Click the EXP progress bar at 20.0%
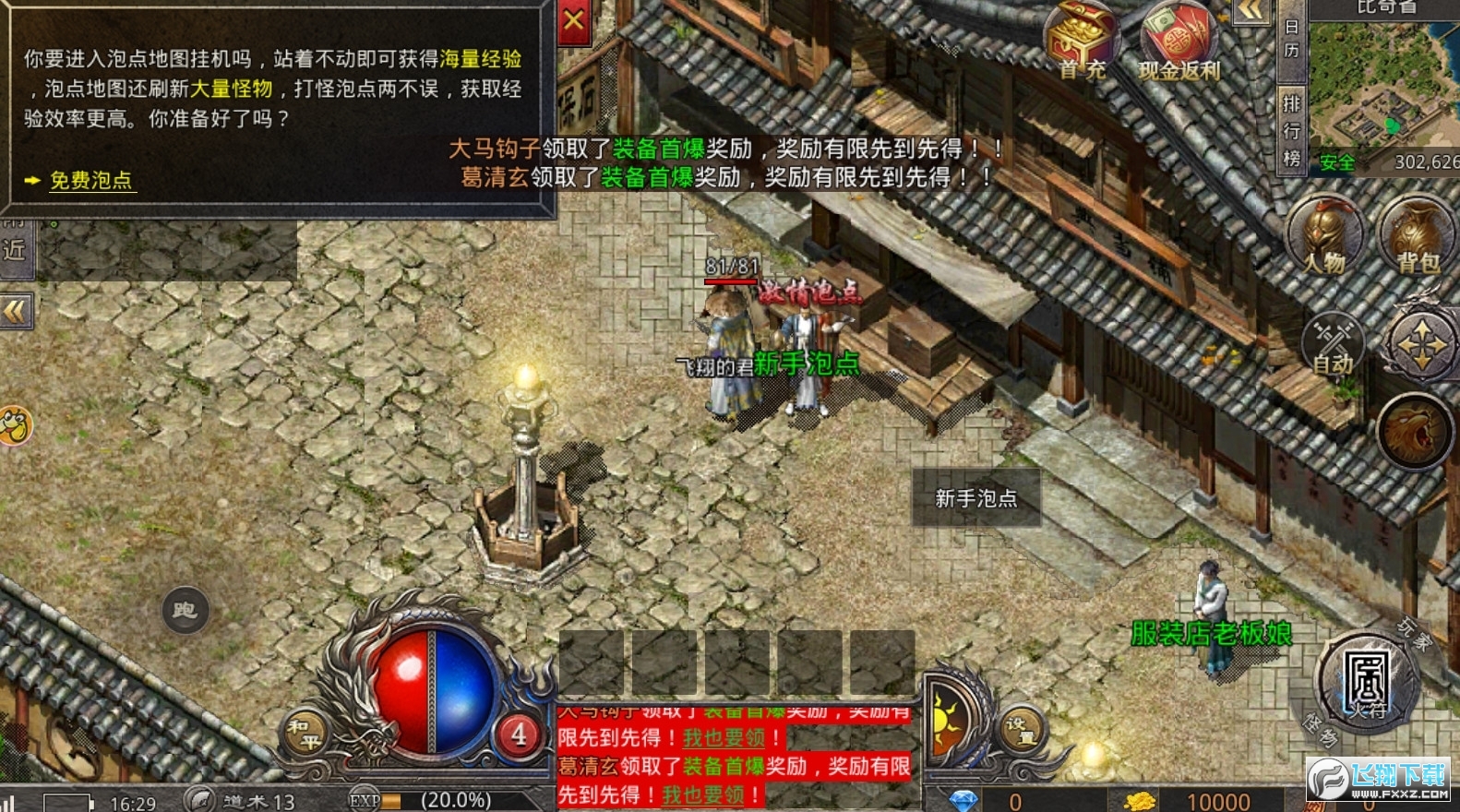1460x812 pixels. 417,799
